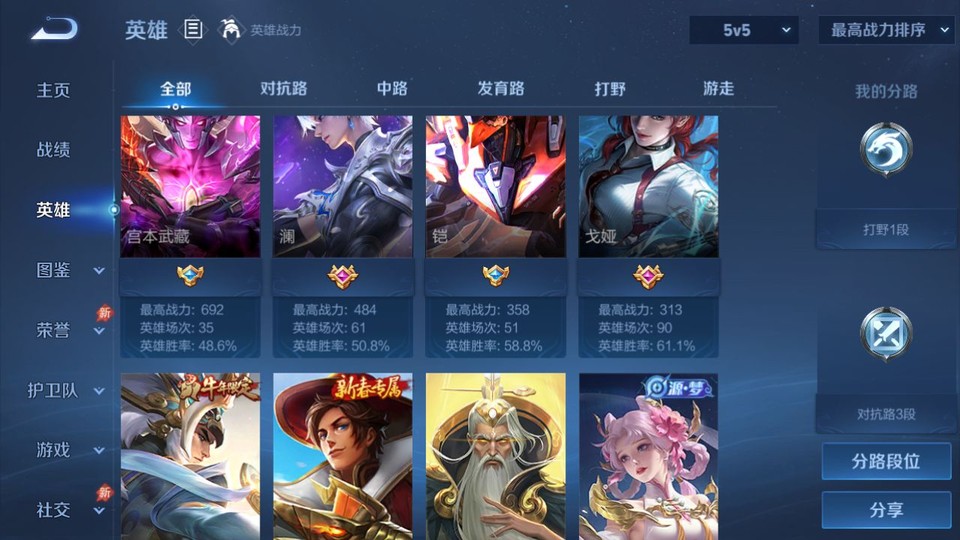Image resolution: width=960 pixels, height=540 pixels.
Task: Show 中路 mid lane heroes
Action: pyautogui.click(x=392, y=89)
